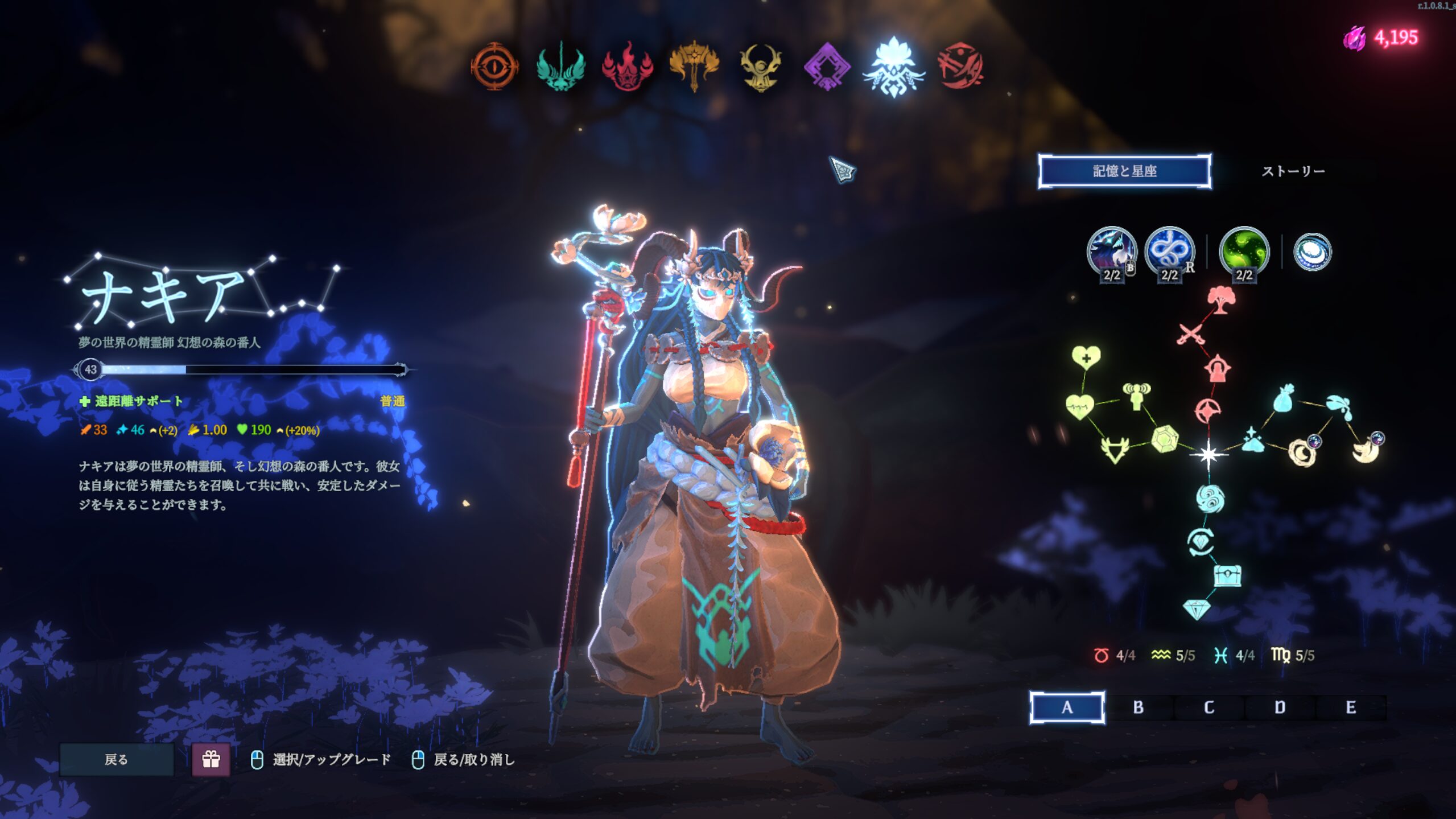
Task: Switch to loadout B
Action: click(x=1138, y=707)
